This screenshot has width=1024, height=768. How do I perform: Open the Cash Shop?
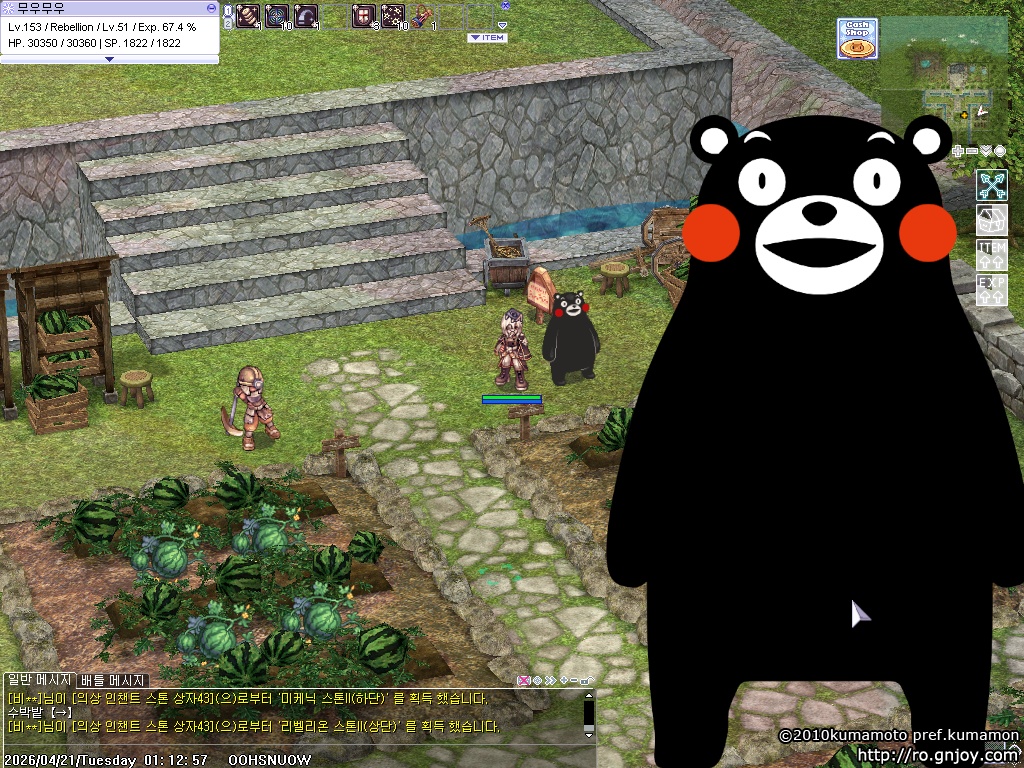[857, 39]
